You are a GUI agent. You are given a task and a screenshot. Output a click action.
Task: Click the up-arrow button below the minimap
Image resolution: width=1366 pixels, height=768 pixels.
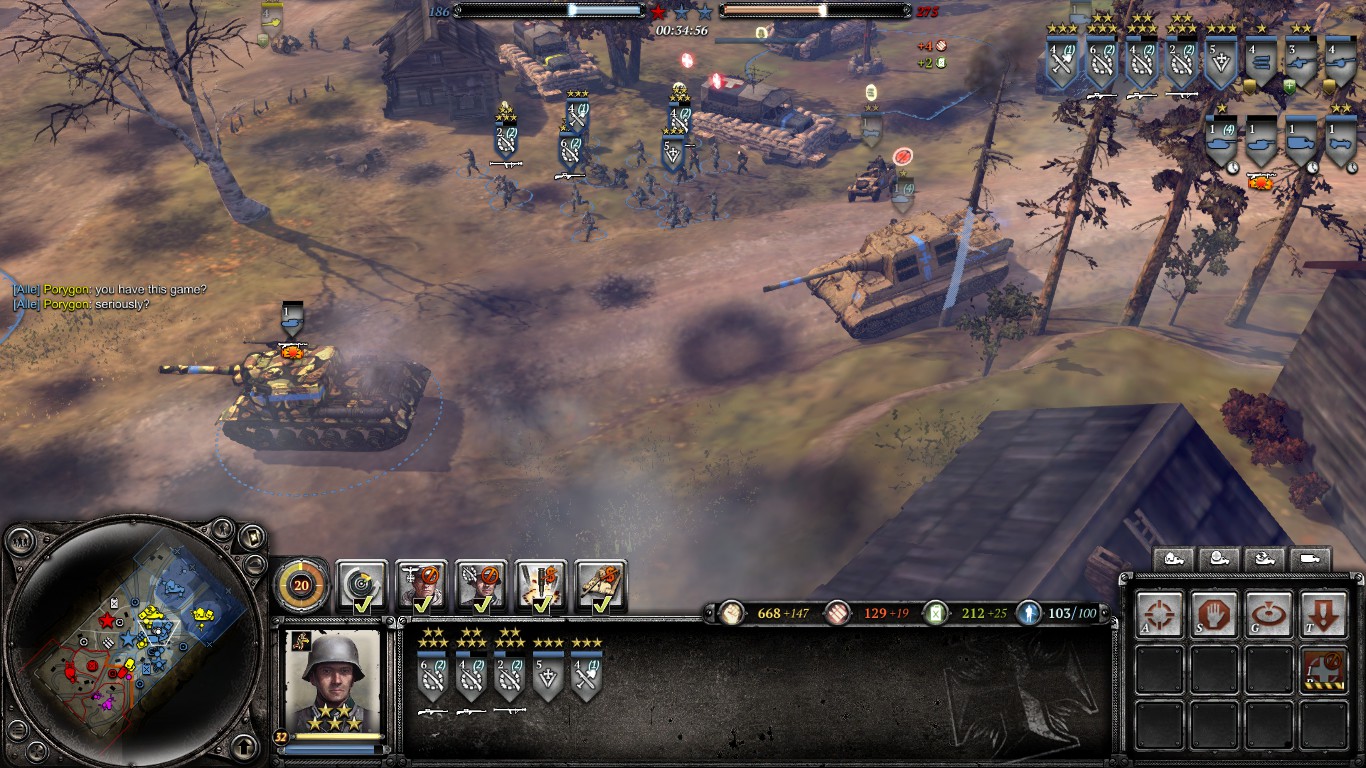coord(243,746)
